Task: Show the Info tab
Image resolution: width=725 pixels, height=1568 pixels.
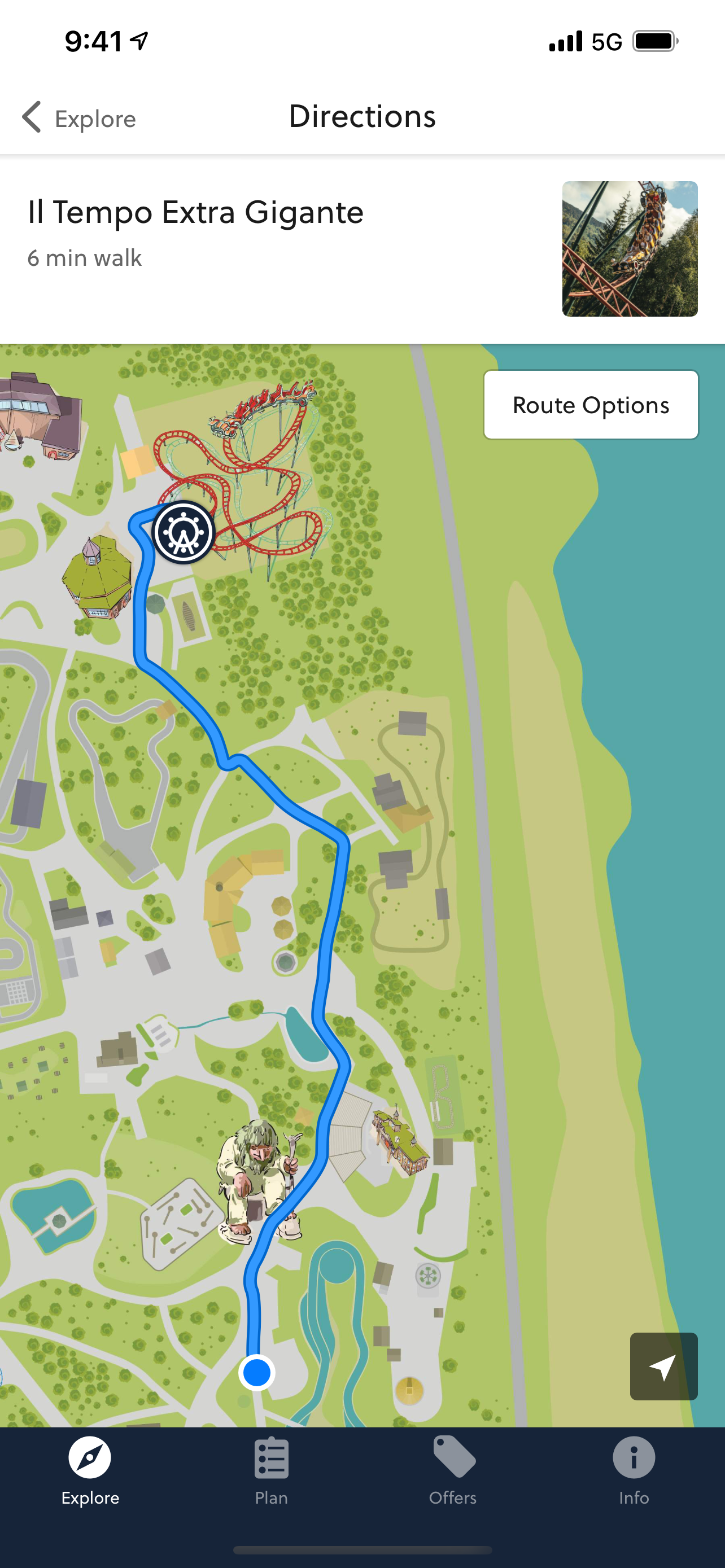Action: coord(633,1471)
